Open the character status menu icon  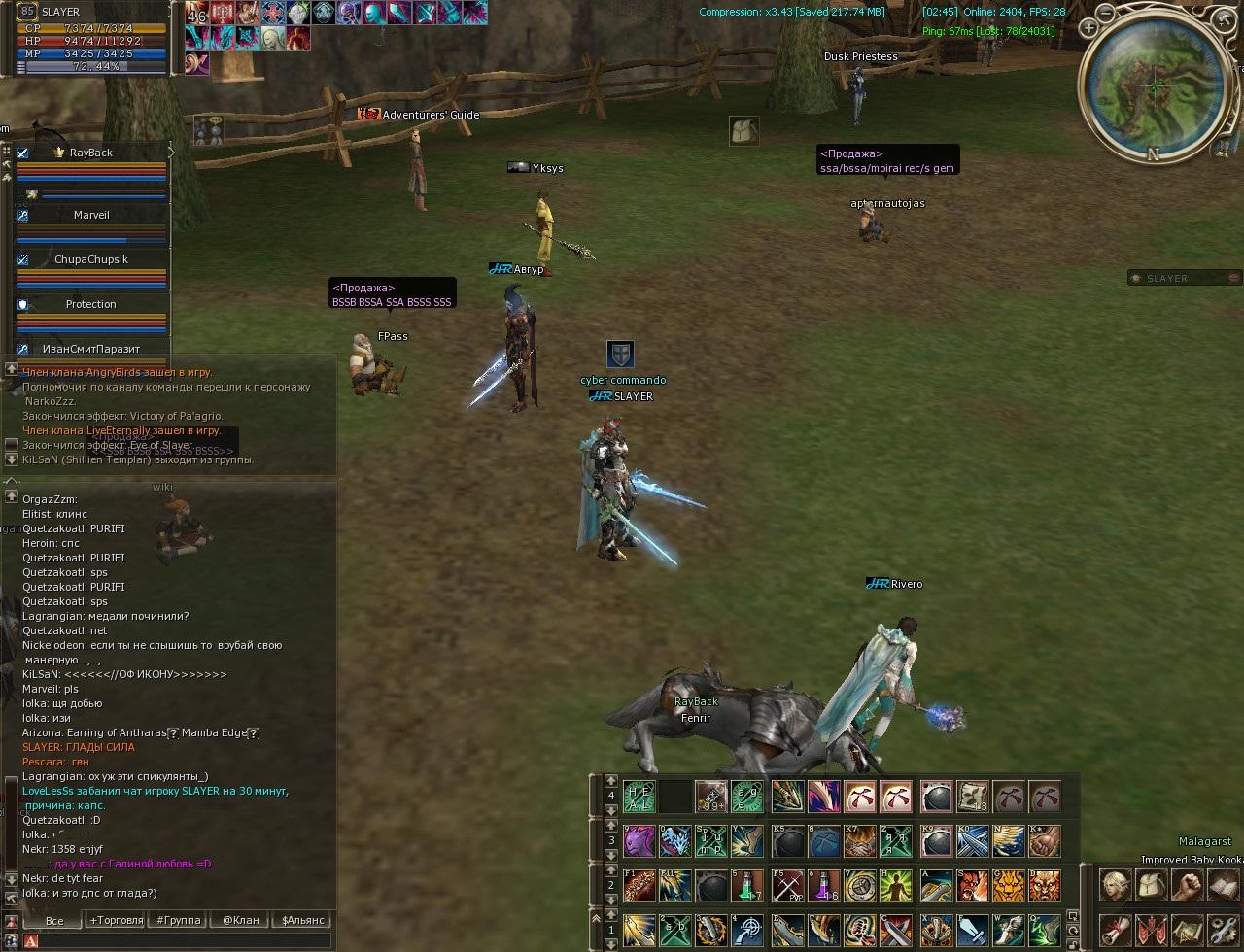1114,885
